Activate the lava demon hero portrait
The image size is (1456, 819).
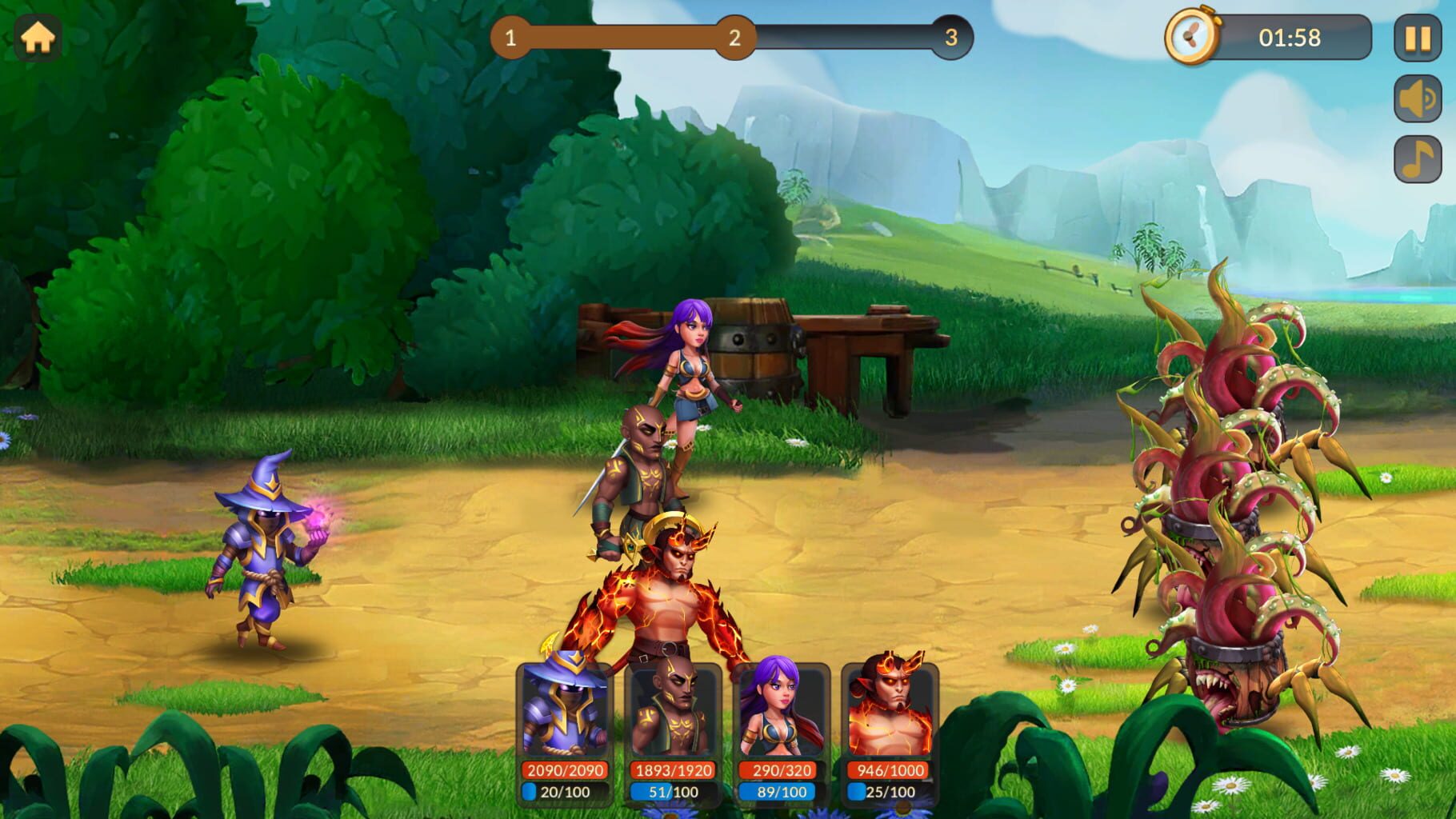[x=890, y=709]
